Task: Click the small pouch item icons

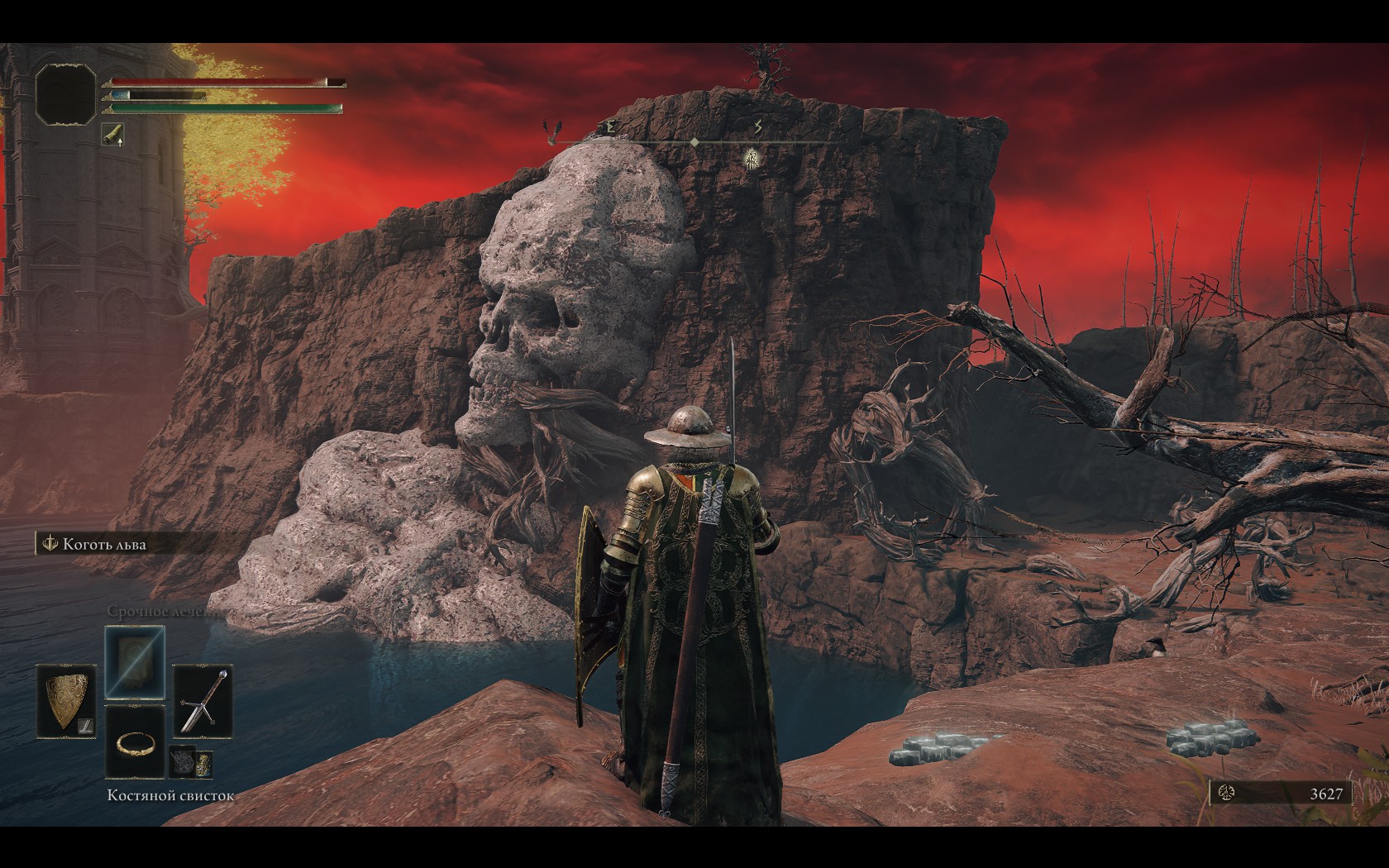Action: pyautogui.click(x=191, y=763)
